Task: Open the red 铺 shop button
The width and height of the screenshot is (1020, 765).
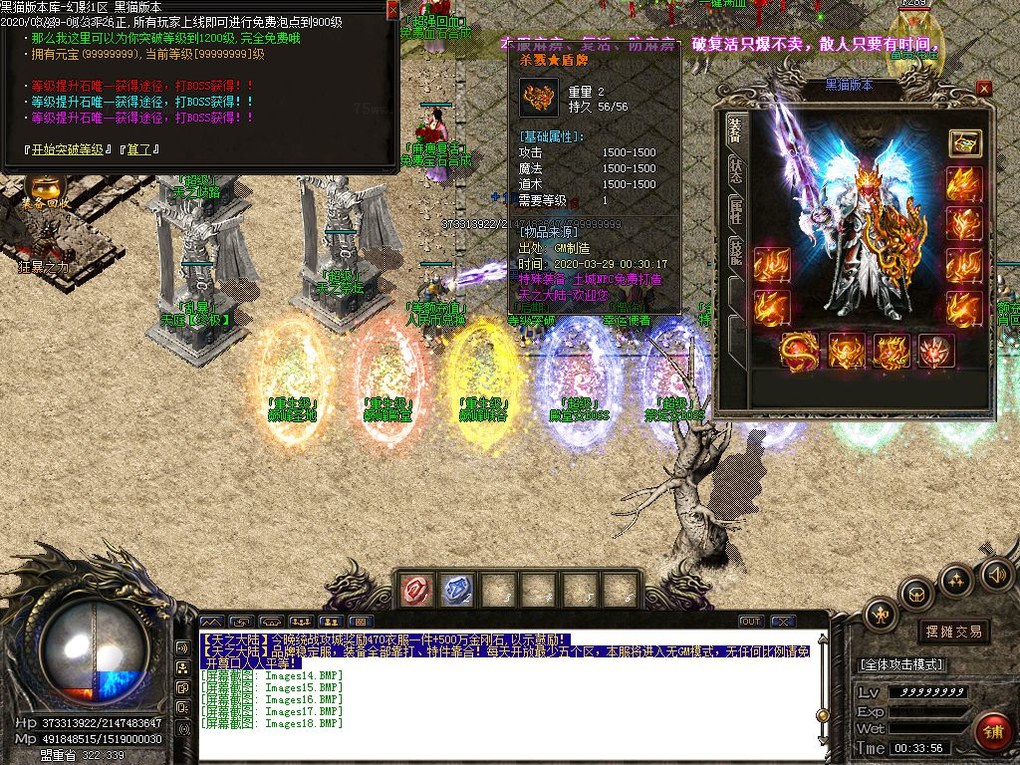Action: [993, 731]
